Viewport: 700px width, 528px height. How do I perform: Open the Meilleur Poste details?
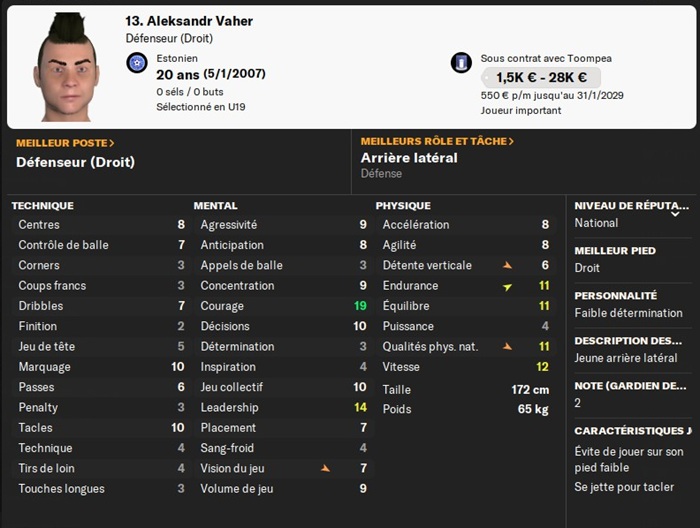65,143
